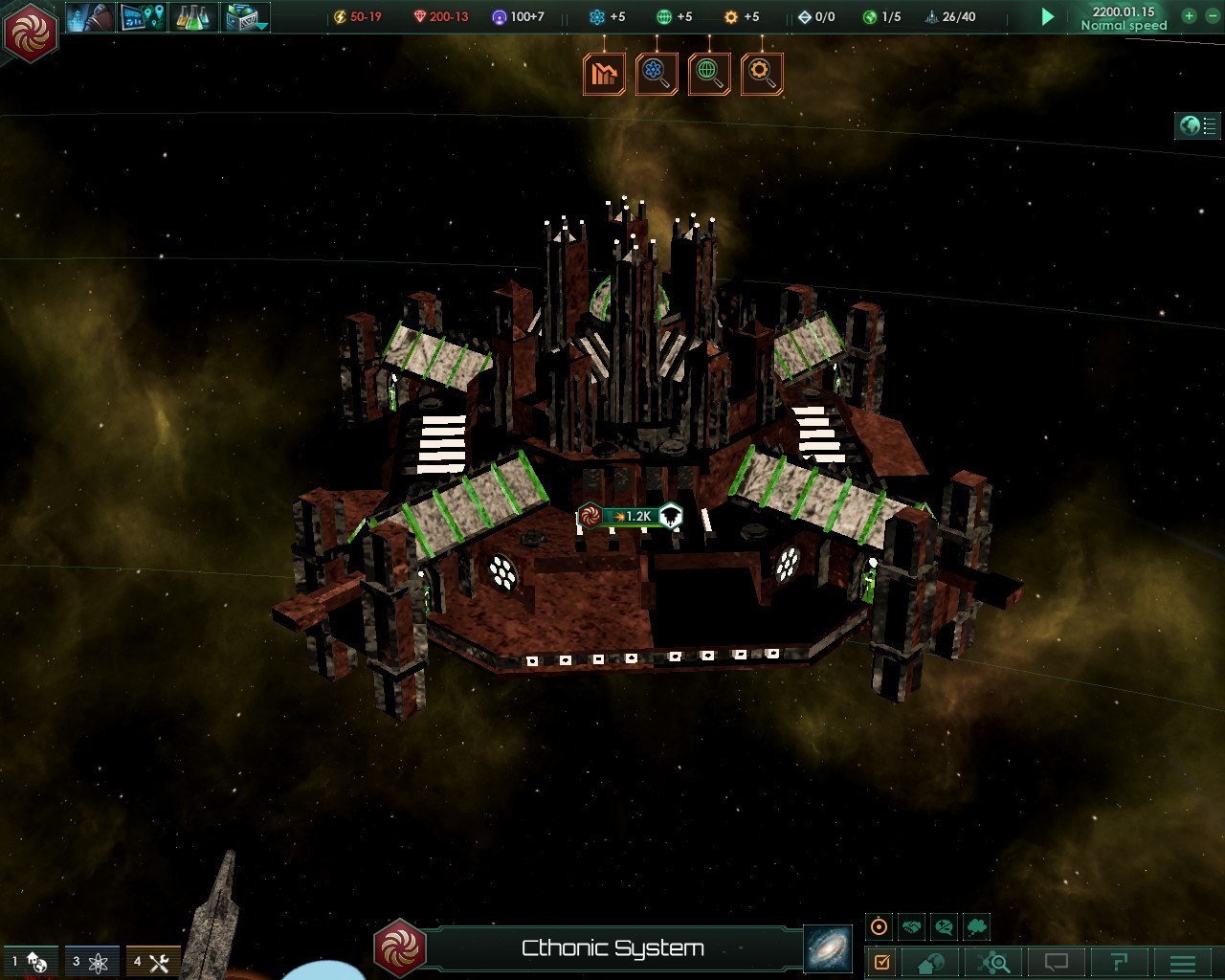Open the market chart icon at top center

point(605,74)
